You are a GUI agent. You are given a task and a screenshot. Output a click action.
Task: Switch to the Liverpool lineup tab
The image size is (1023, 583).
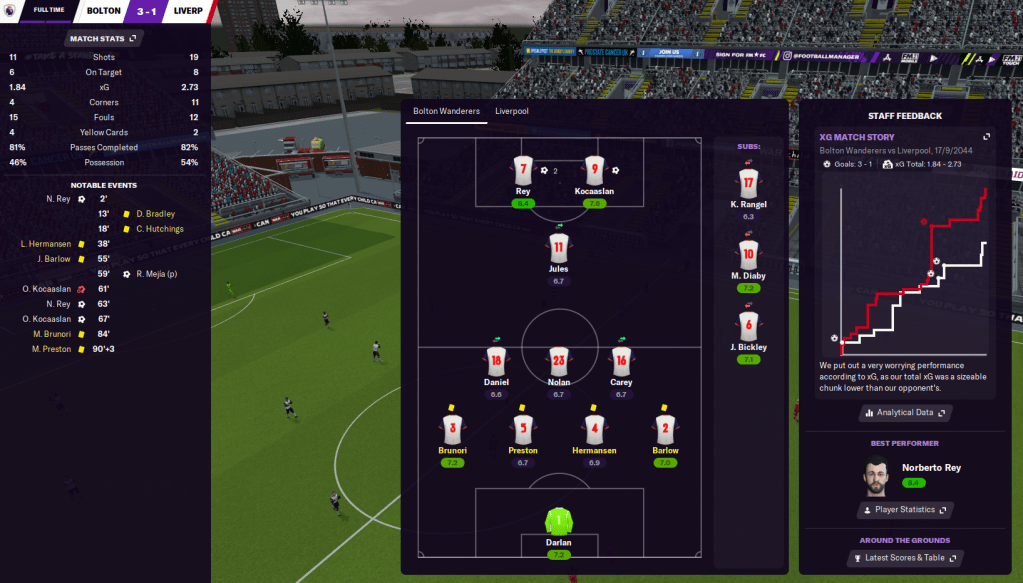pyautogui.click(x=511, y=111)
